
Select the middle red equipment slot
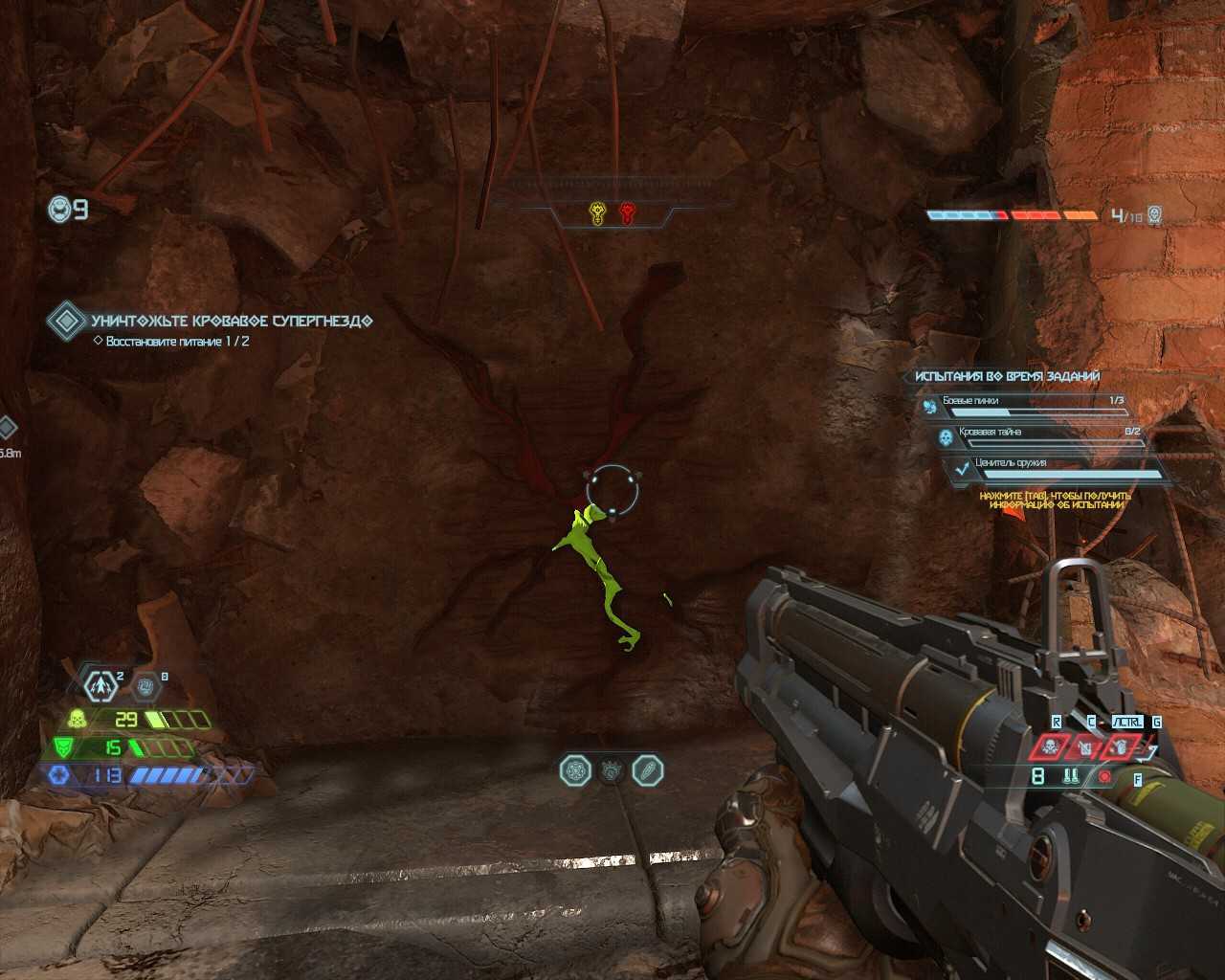(x=1085, y=747)
